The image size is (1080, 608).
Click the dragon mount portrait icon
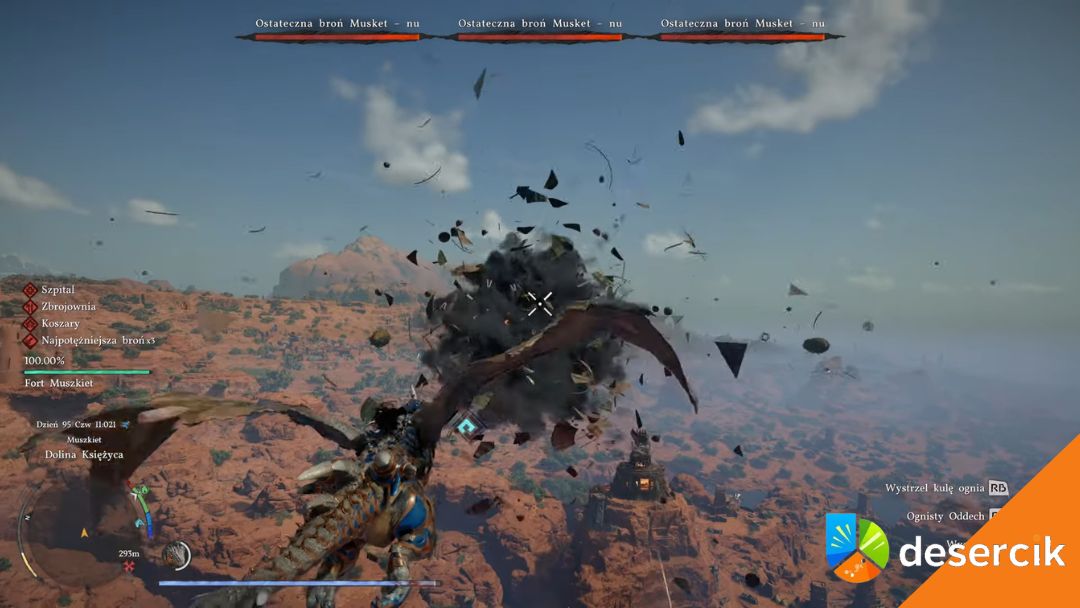[x=177, y=554]
